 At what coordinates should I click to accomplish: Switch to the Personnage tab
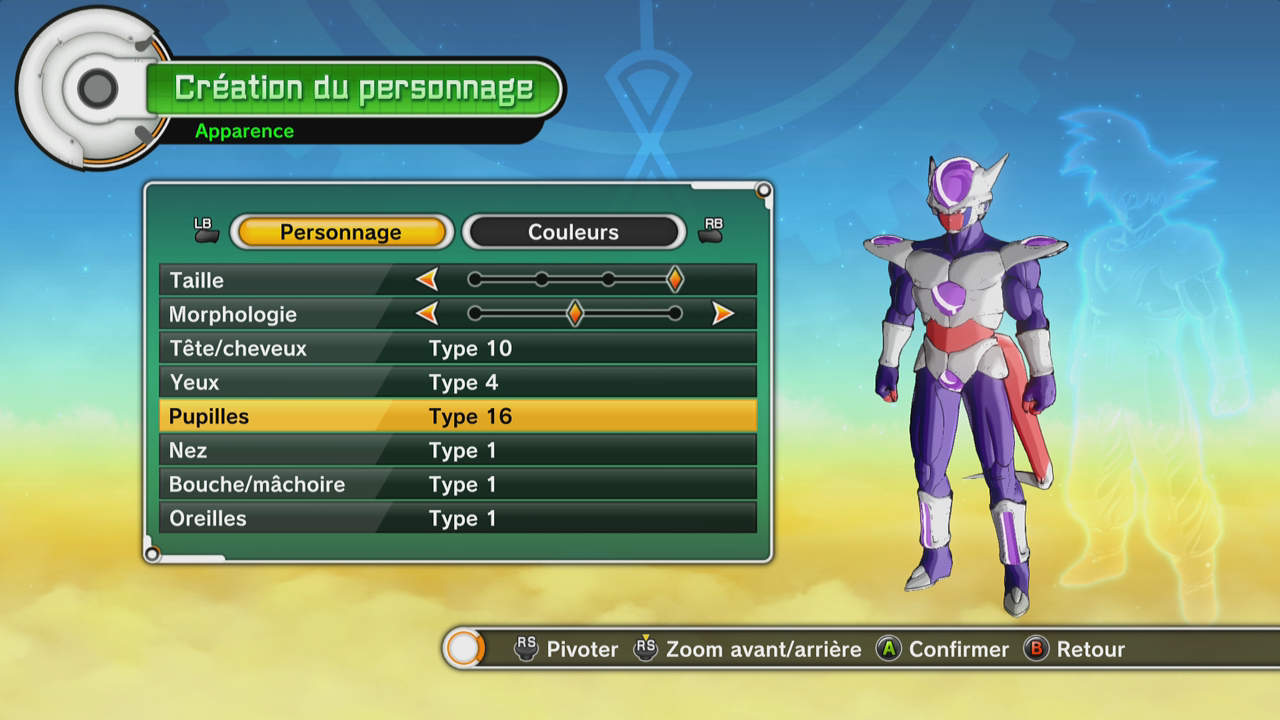pyautogui.click(x=340, y=232)
